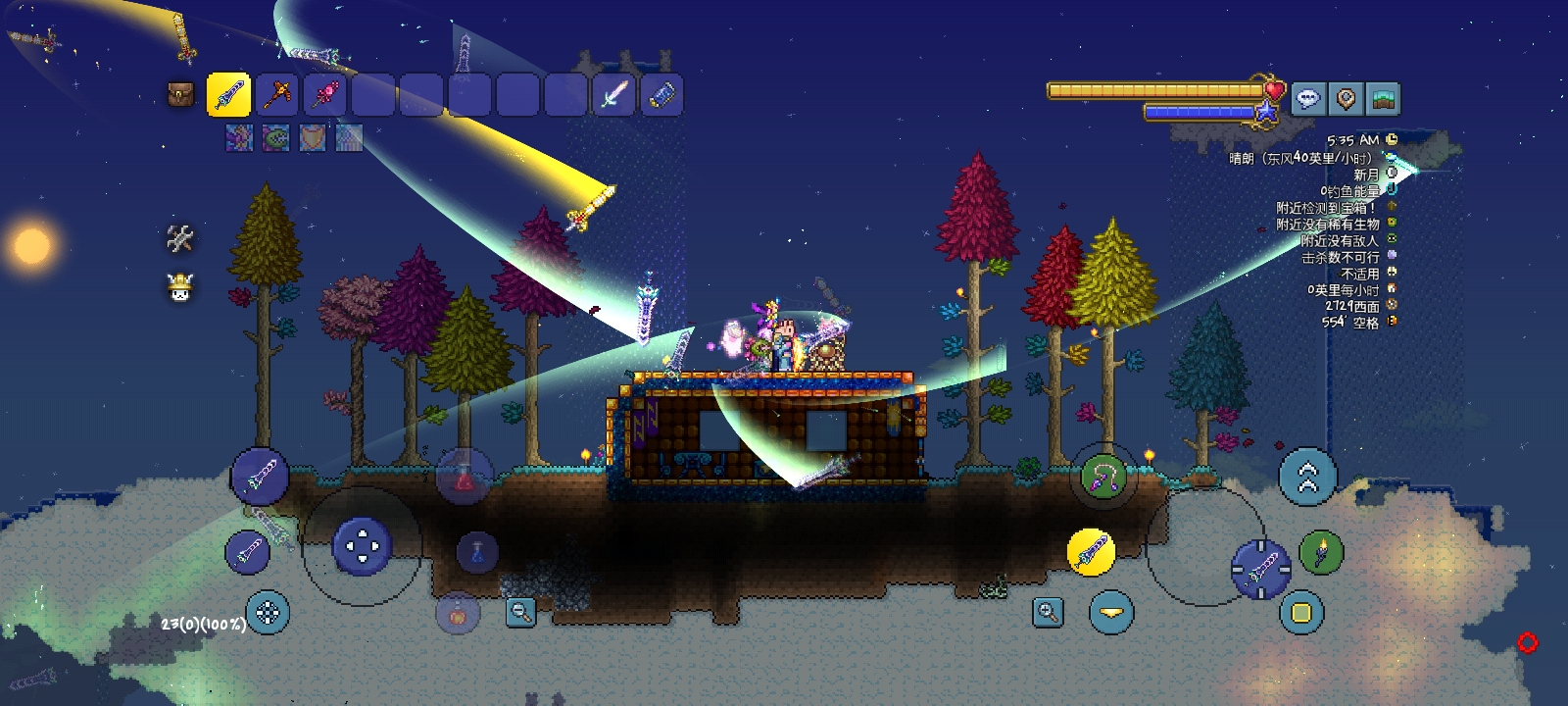This screenshot has height=706, width=1568.
Task: Open the crossed tools settings icon
Action: 179,238
